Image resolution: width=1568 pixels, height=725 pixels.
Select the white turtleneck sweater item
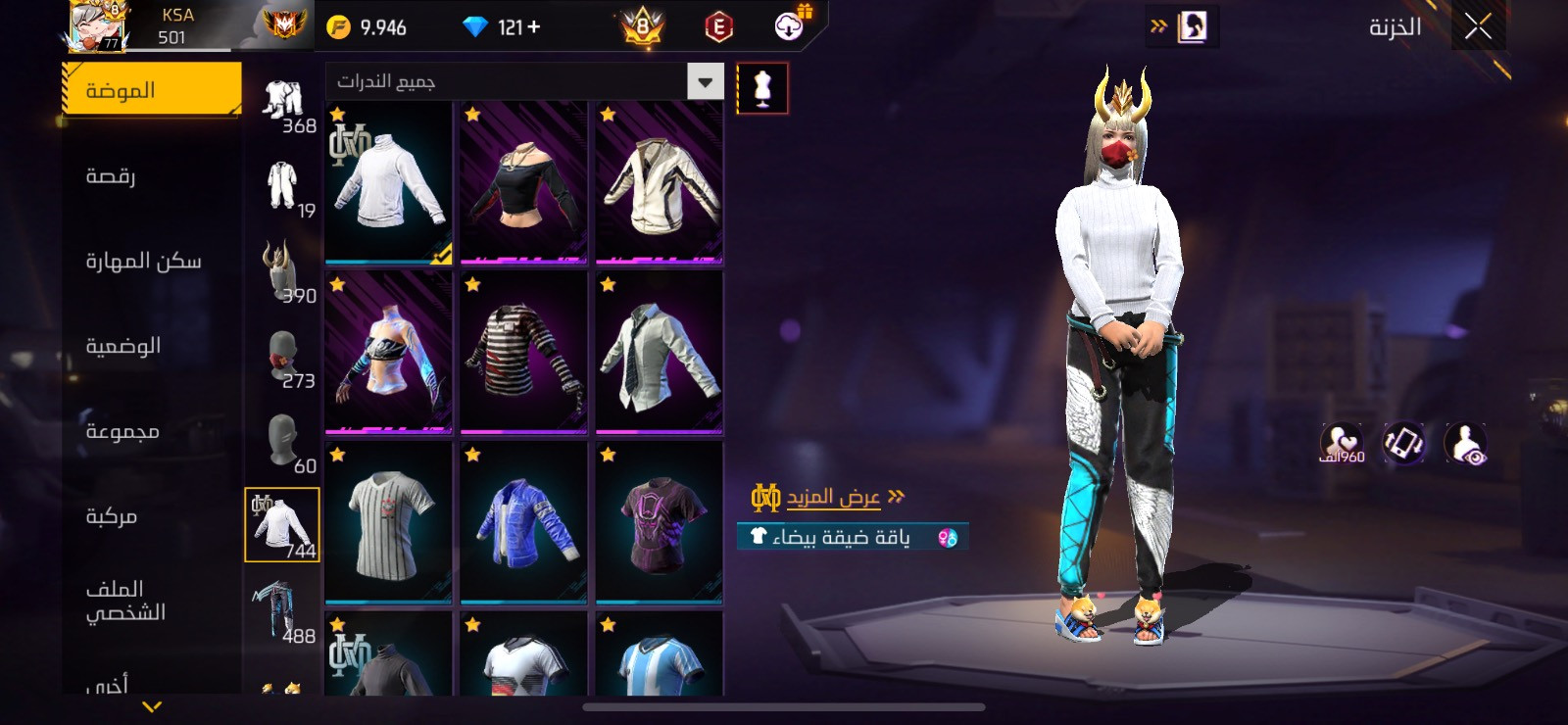388,182
